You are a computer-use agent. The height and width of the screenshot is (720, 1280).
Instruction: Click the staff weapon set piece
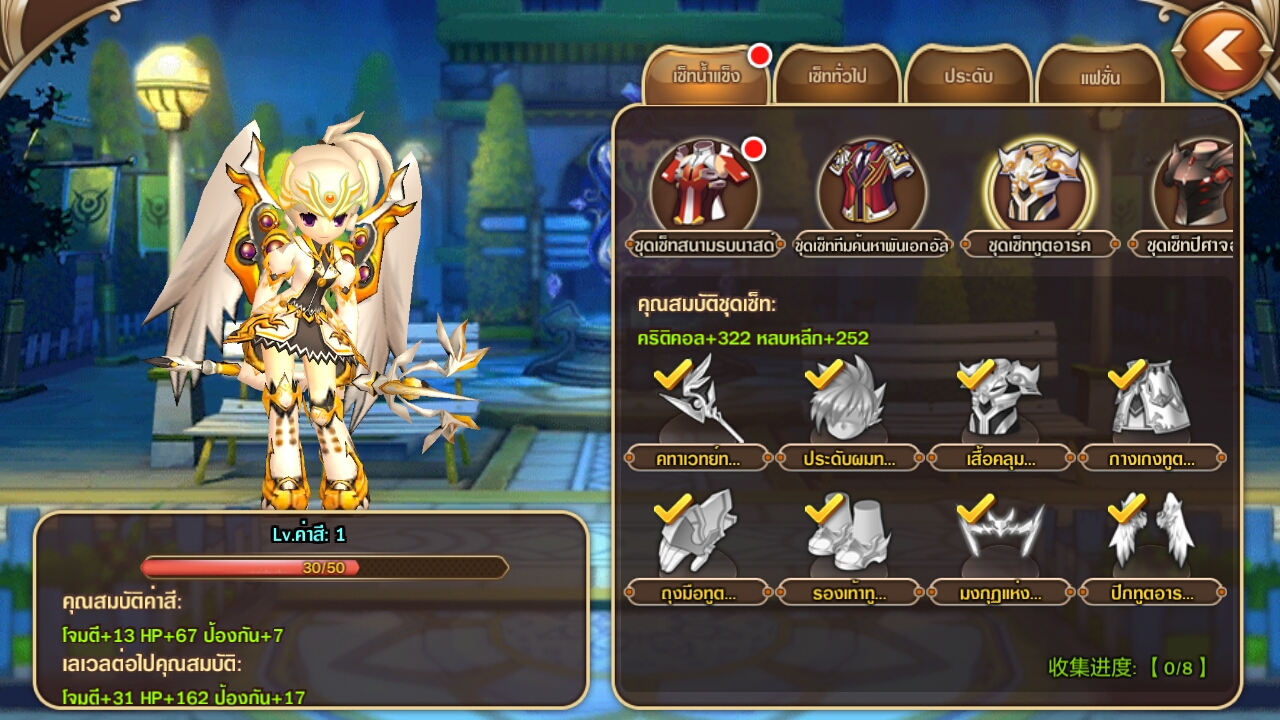pos(699,402)
